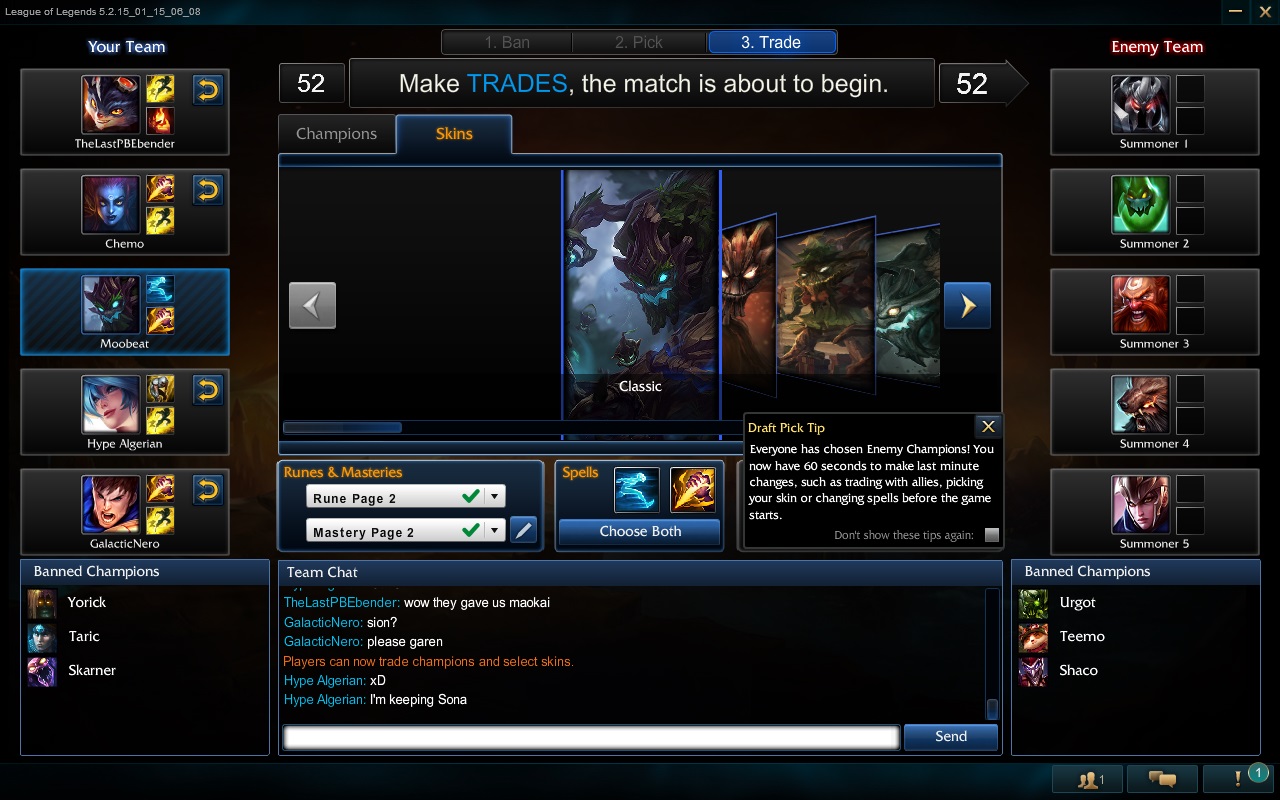Request trade with Hype Algerian
This screenshot has height=800, width=1280.
[208, 390]
